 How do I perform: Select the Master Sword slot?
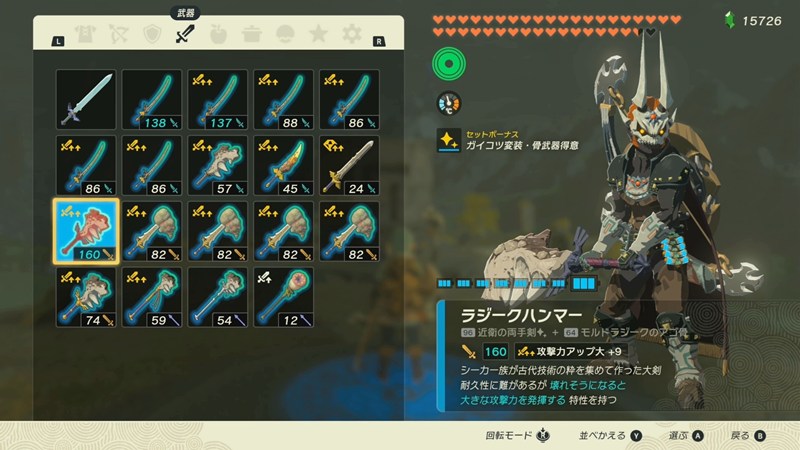pyautogui.click(x=86, y=98)
